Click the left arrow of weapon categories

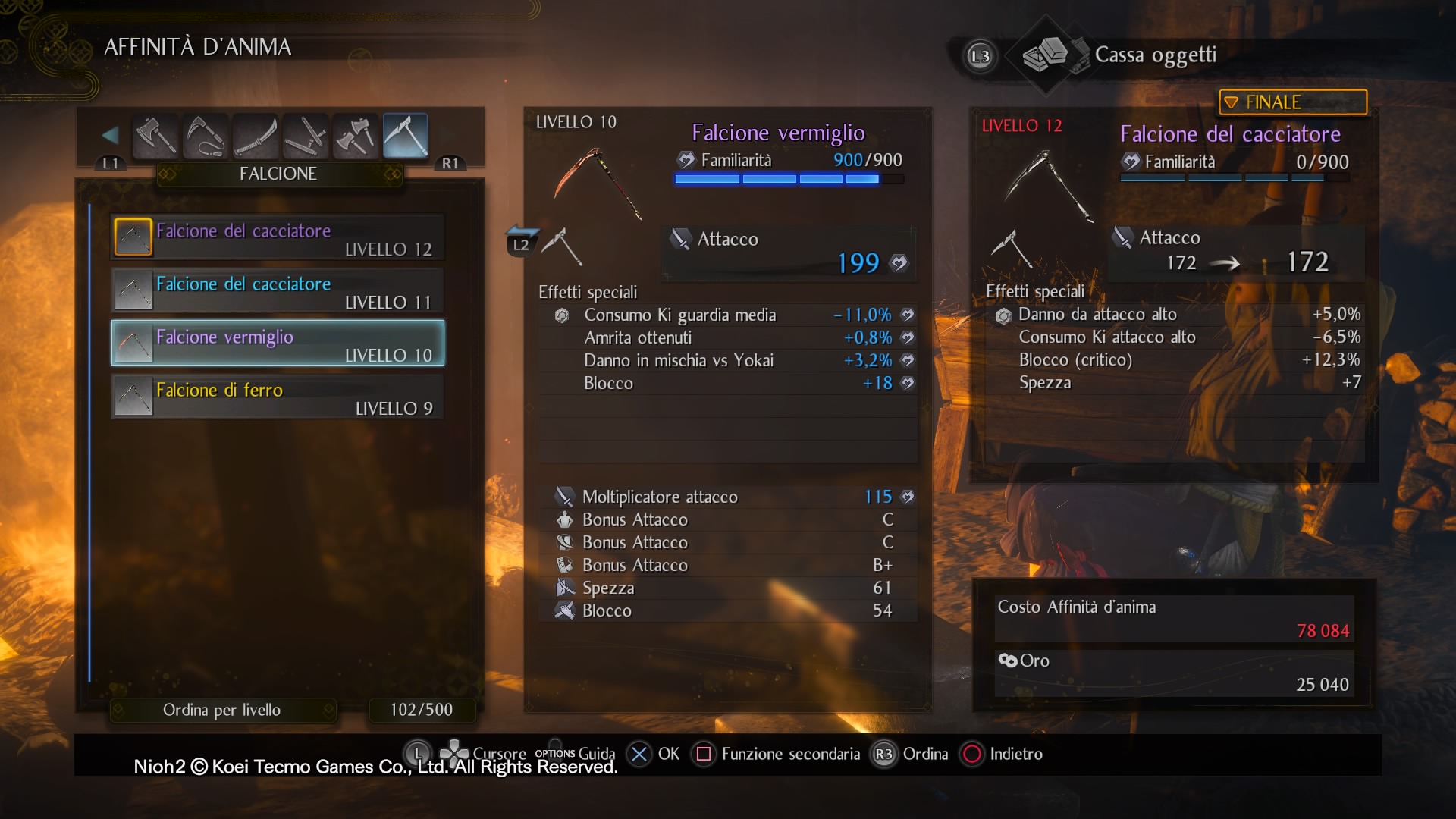click(110, 136)
